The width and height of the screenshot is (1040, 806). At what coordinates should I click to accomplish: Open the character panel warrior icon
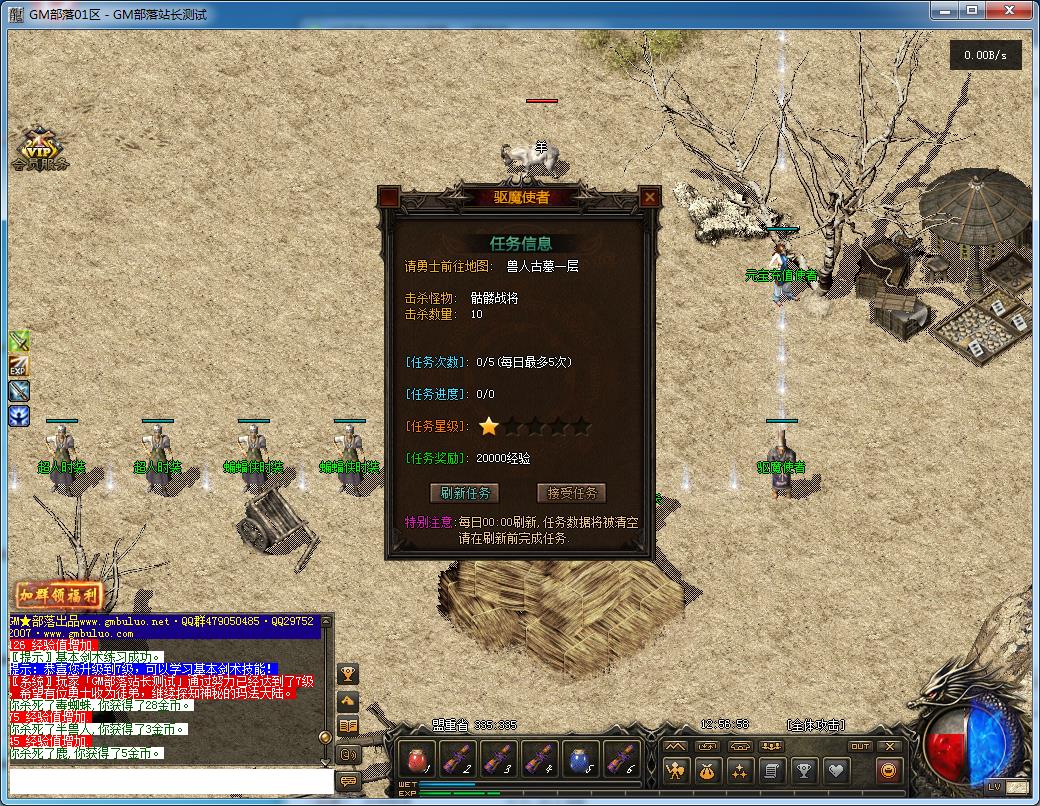pos(677,770)
